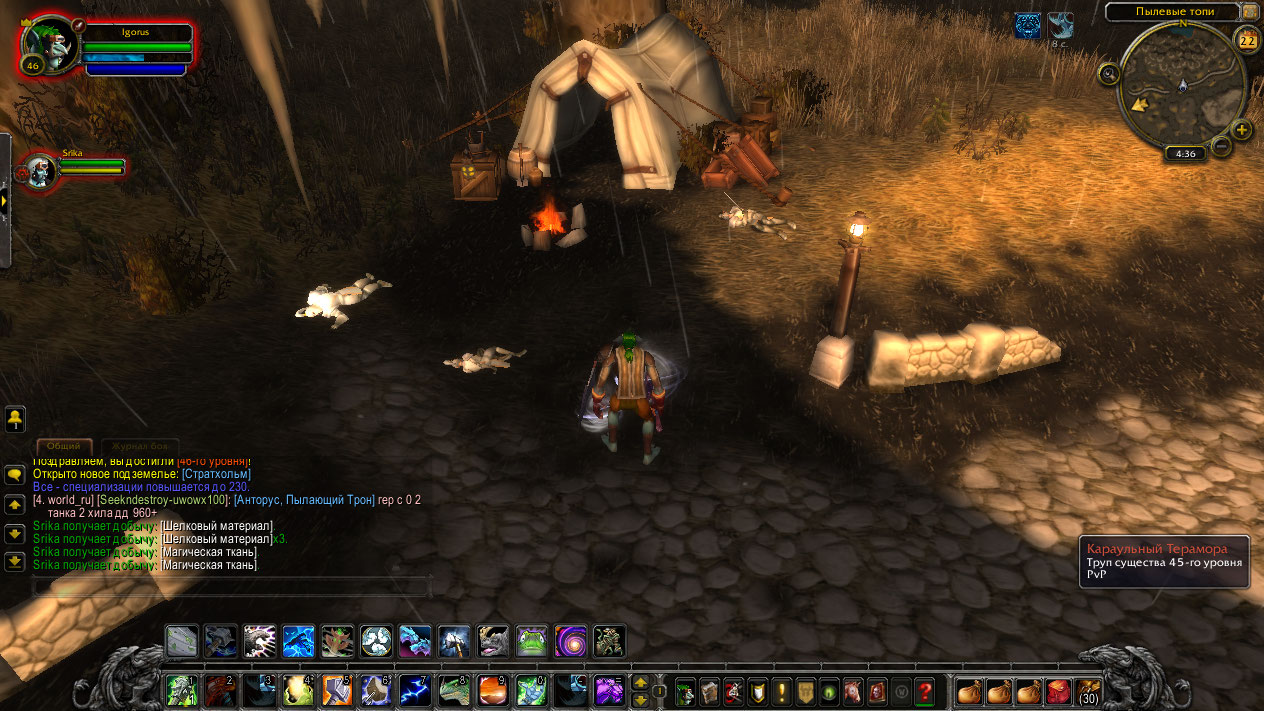Open the red backpack bag slot

pyautogui.click(x=1057, y=690)
